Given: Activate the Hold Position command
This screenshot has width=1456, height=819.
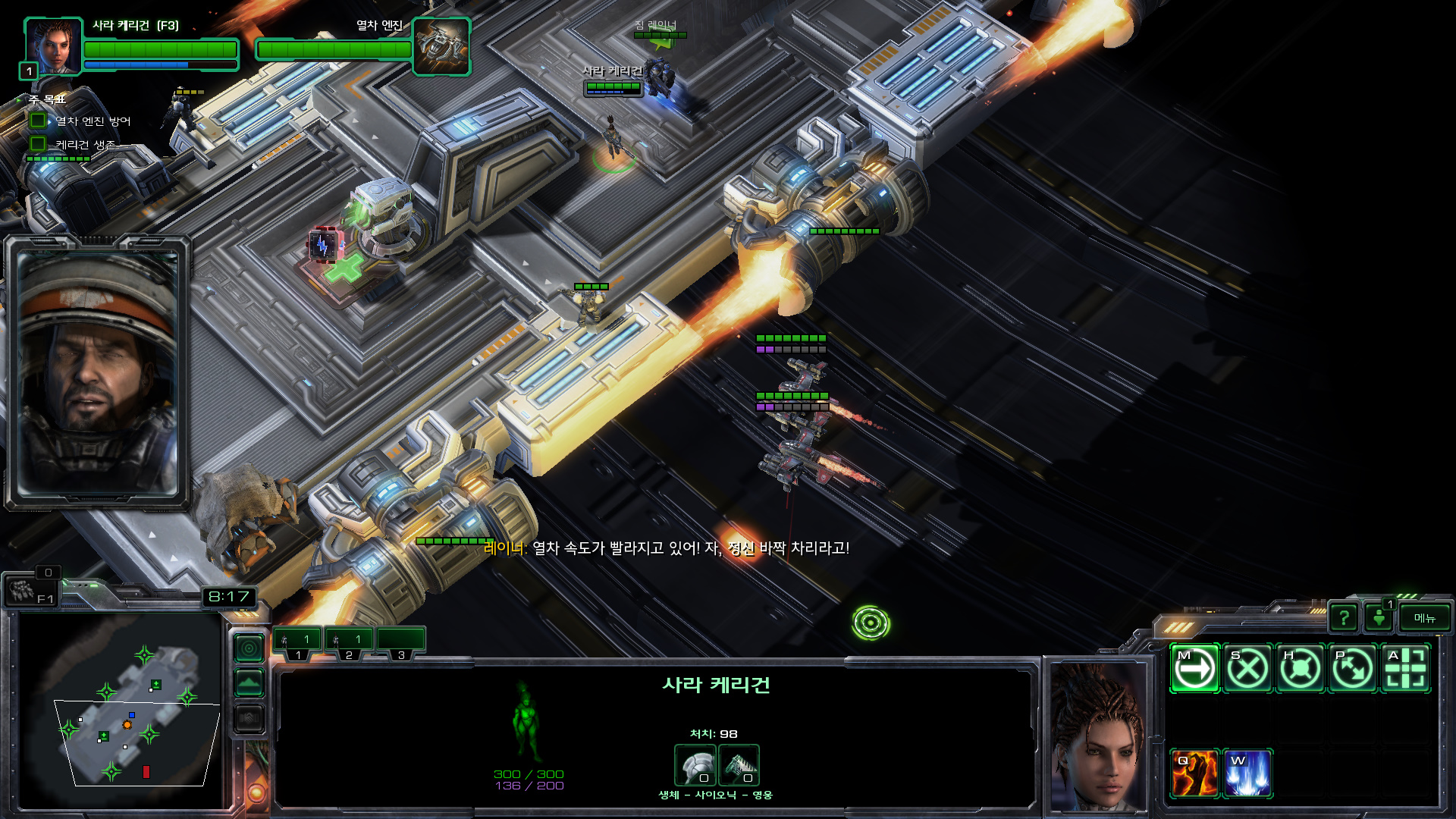Looking at the screenshot, I should (x=1301, y=669).
